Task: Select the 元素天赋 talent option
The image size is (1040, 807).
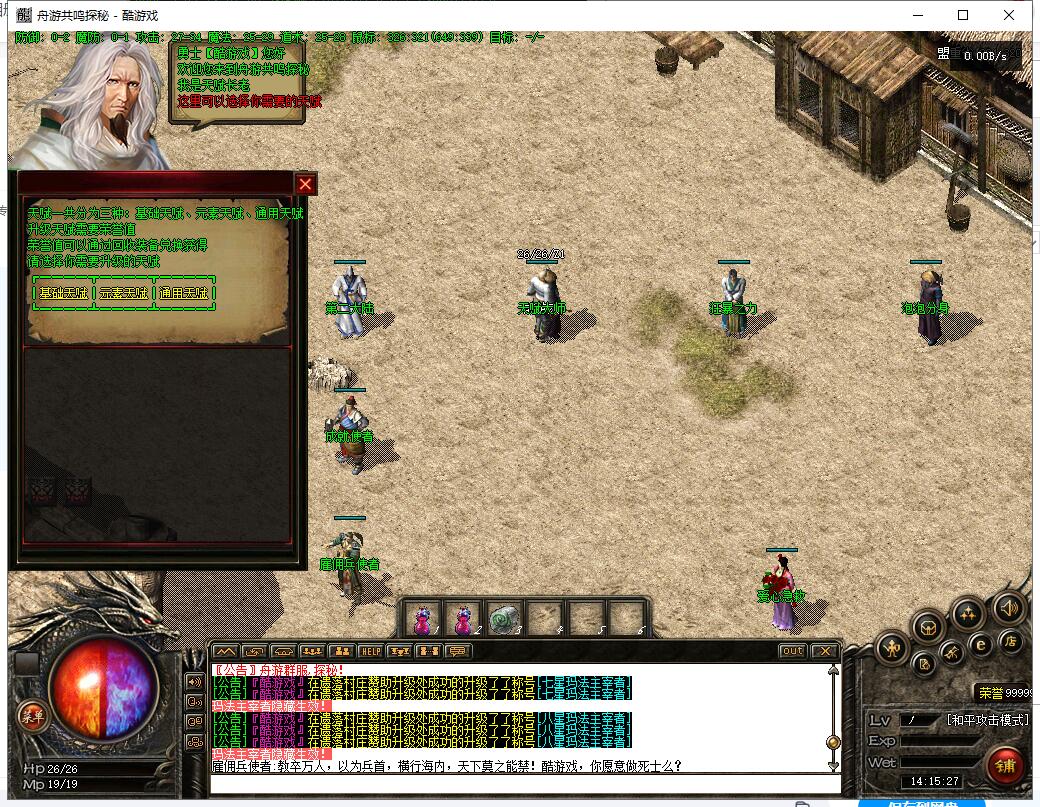Action: tap(124, 294)
